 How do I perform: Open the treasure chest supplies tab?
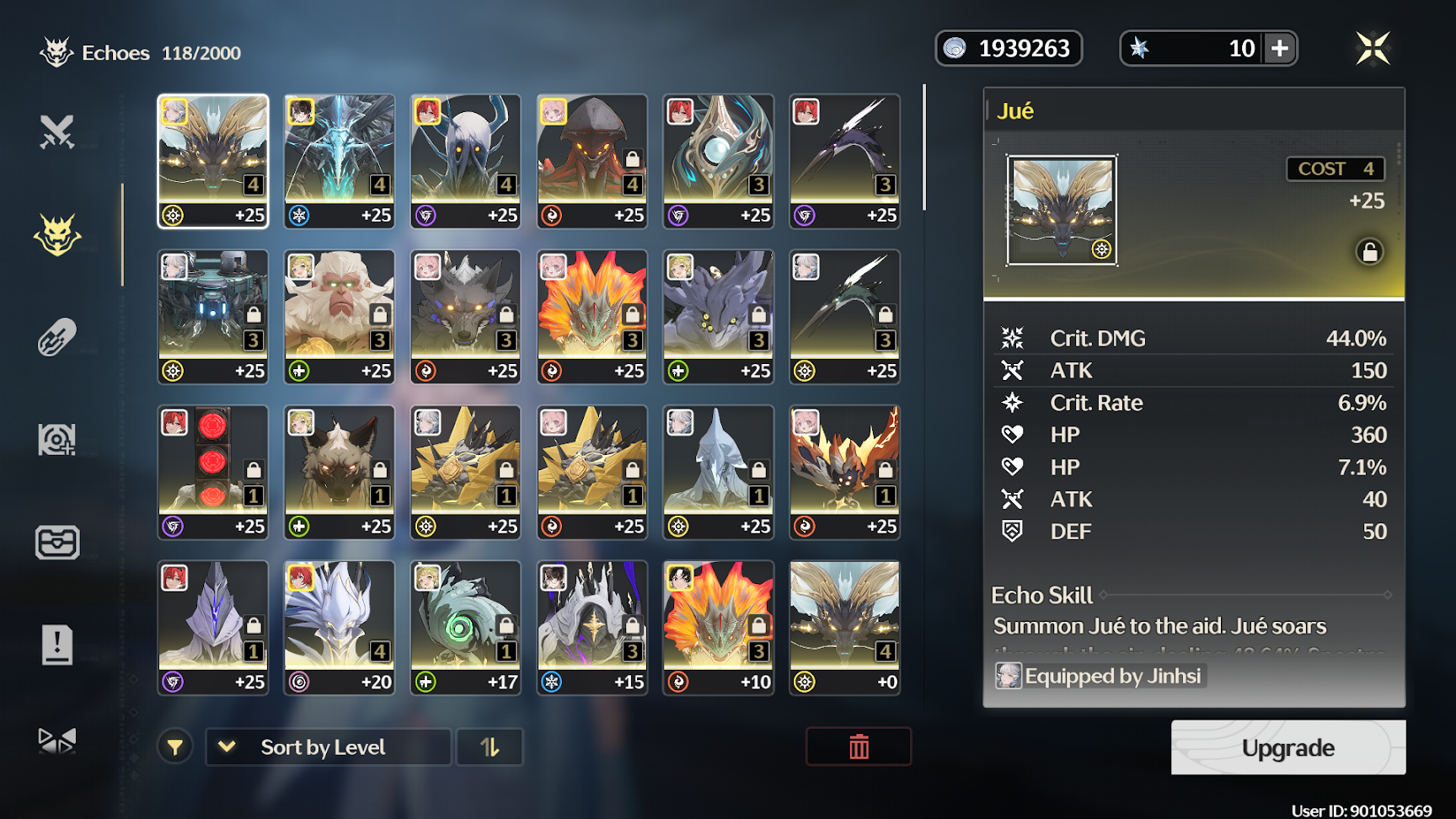(x=57, y=543)
